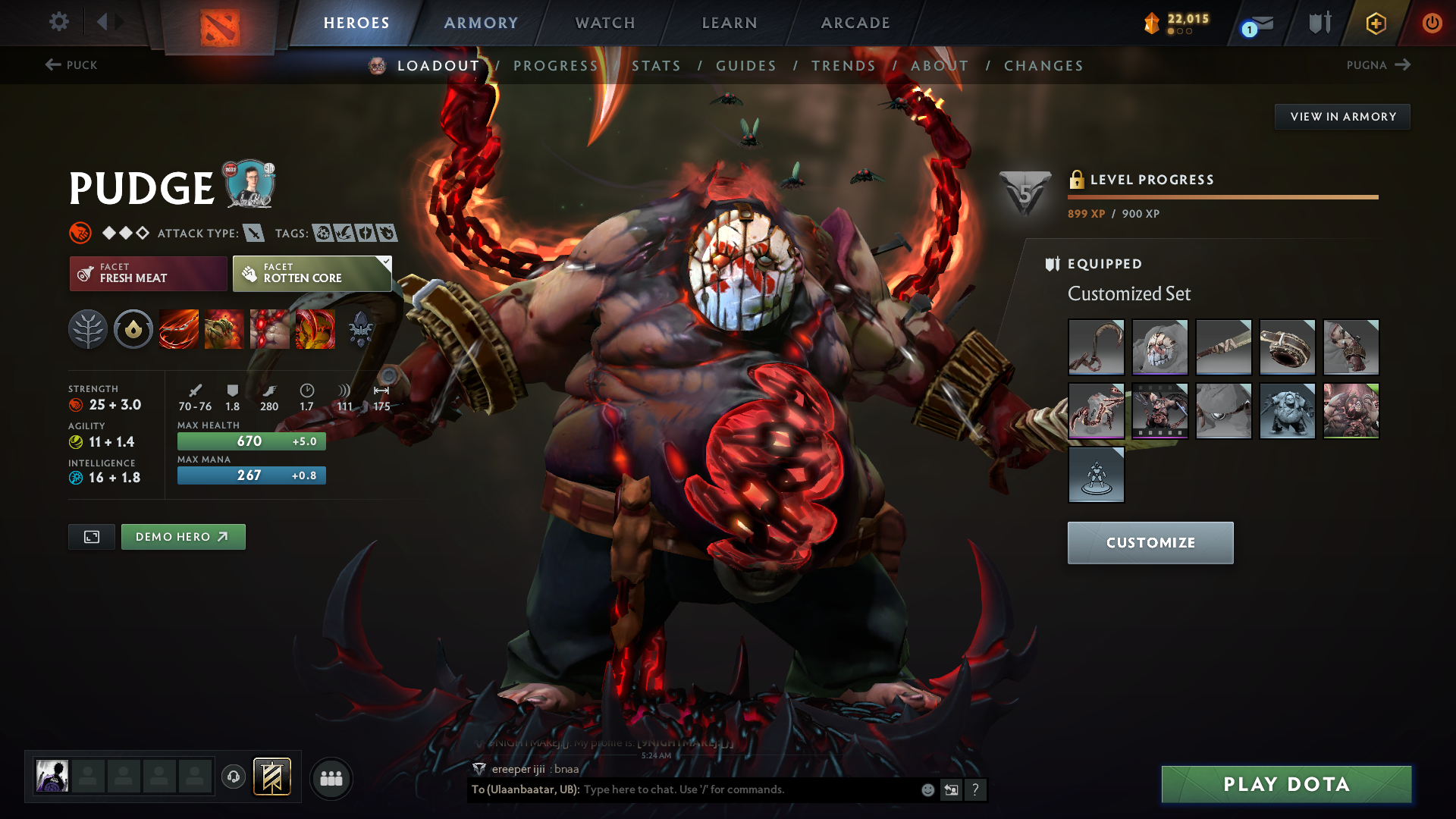Click the Aghanim's Shard upgrade icon
1456x819 pixels.
[x=360, y=329]
